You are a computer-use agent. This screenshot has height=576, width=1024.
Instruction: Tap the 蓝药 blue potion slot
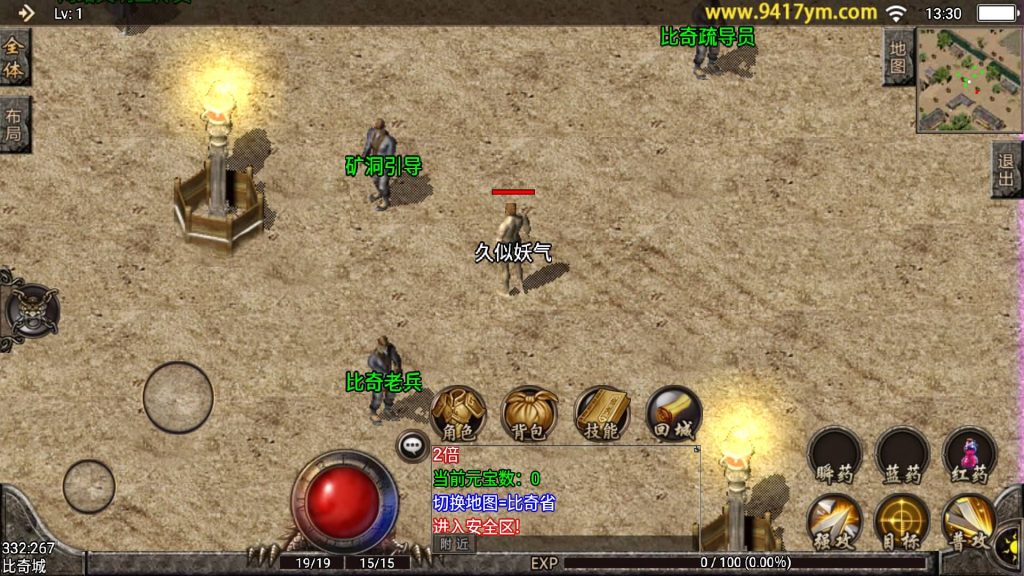902,455
